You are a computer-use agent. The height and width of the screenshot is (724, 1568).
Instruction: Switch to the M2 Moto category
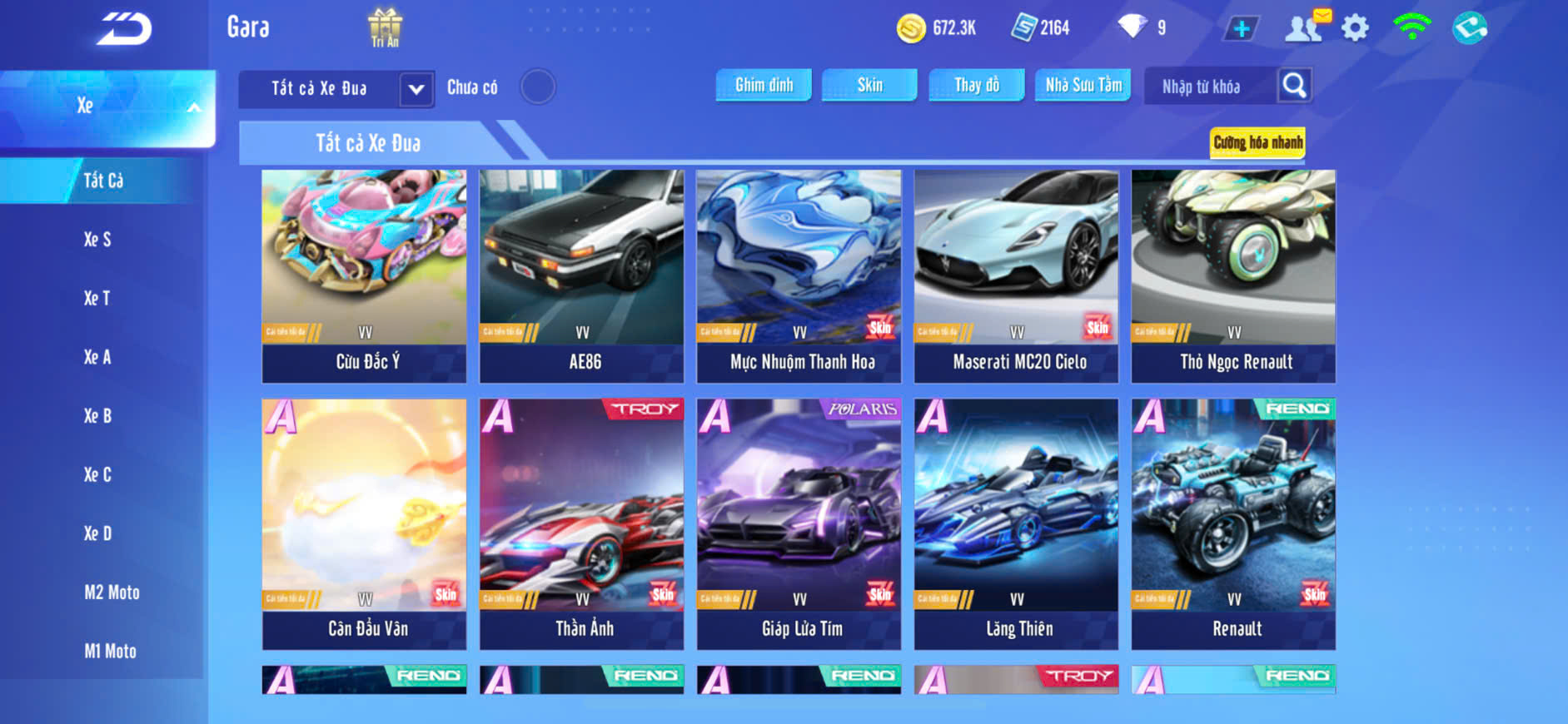[112, 593]
